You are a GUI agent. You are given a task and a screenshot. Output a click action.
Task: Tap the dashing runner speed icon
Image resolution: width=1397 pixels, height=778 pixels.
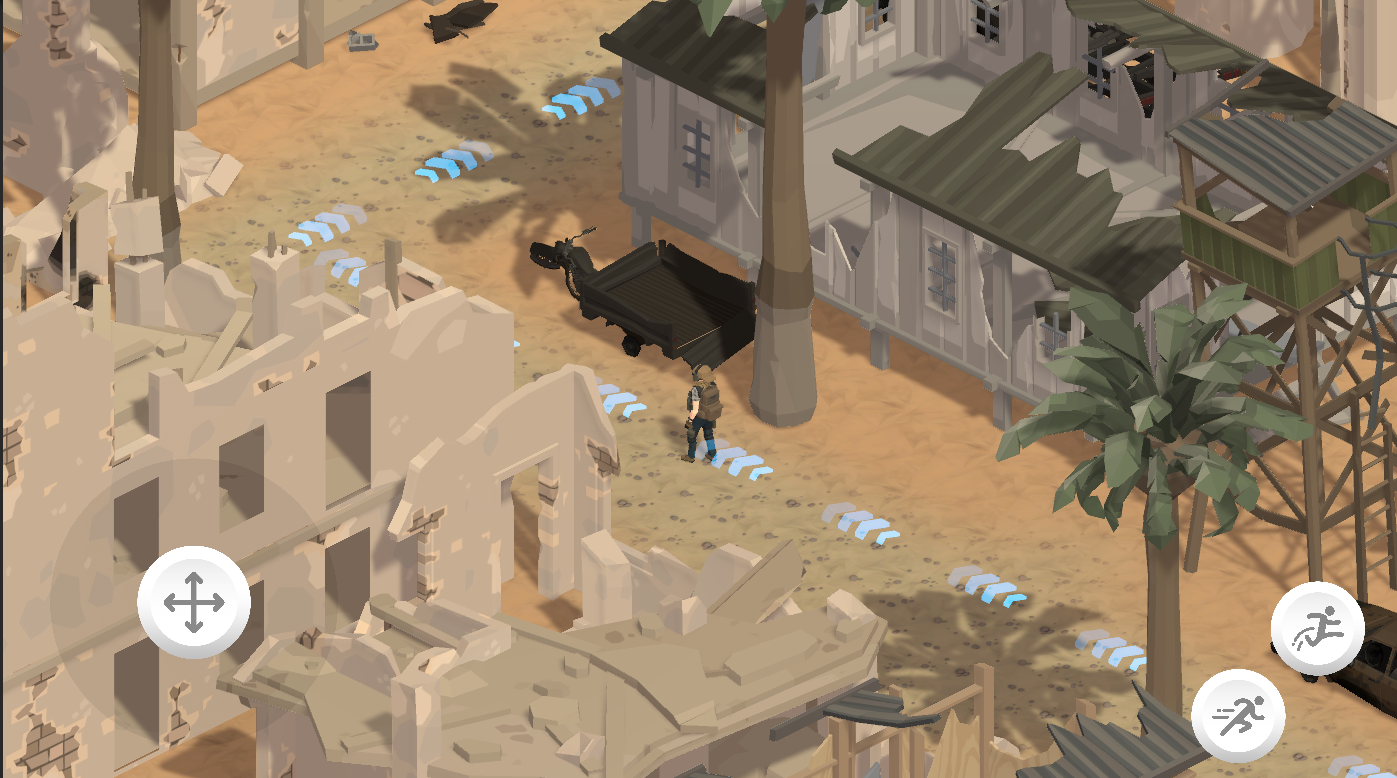click(1238, 713)
